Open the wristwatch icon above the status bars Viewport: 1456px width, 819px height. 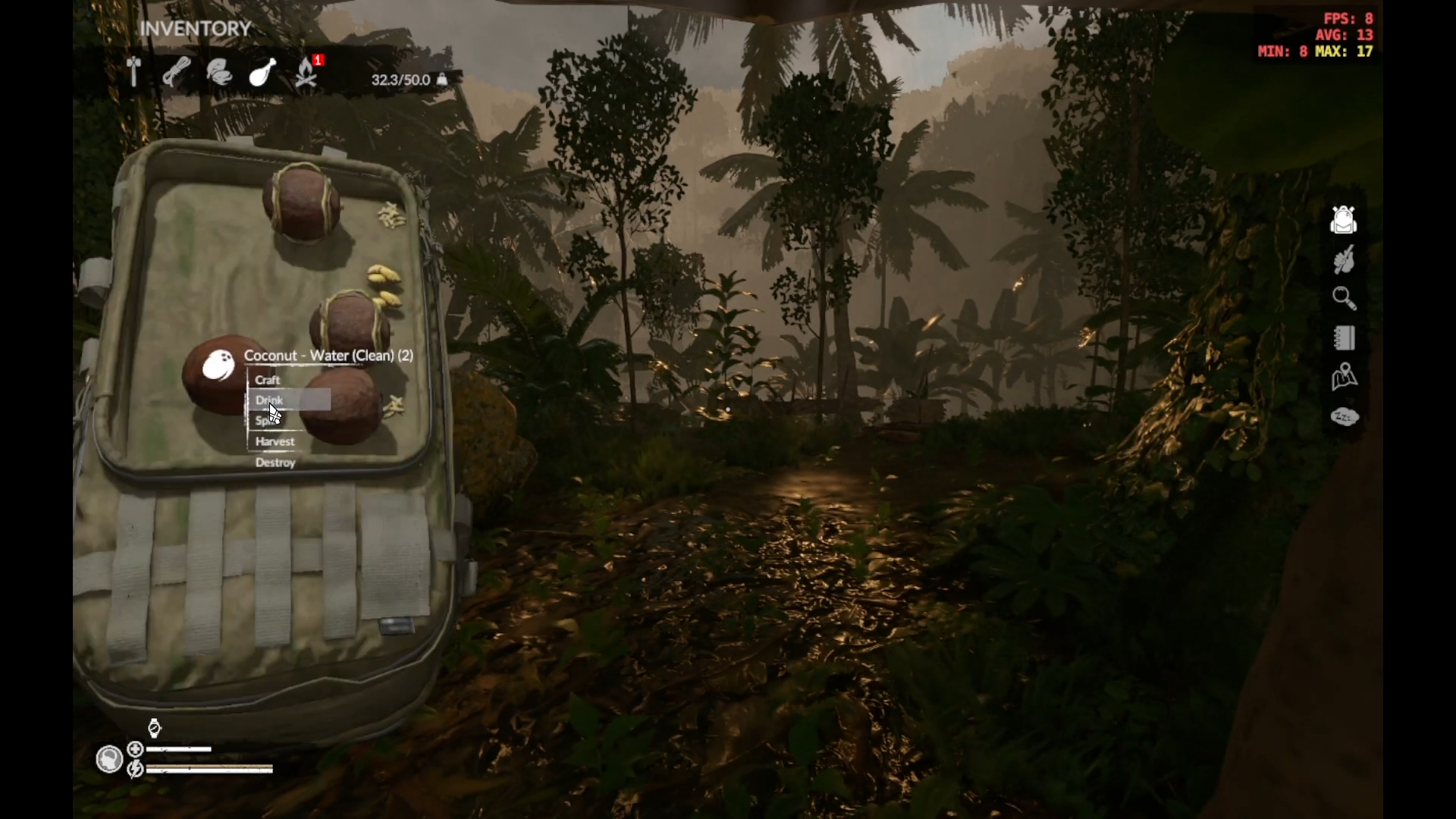click(154, 729)
